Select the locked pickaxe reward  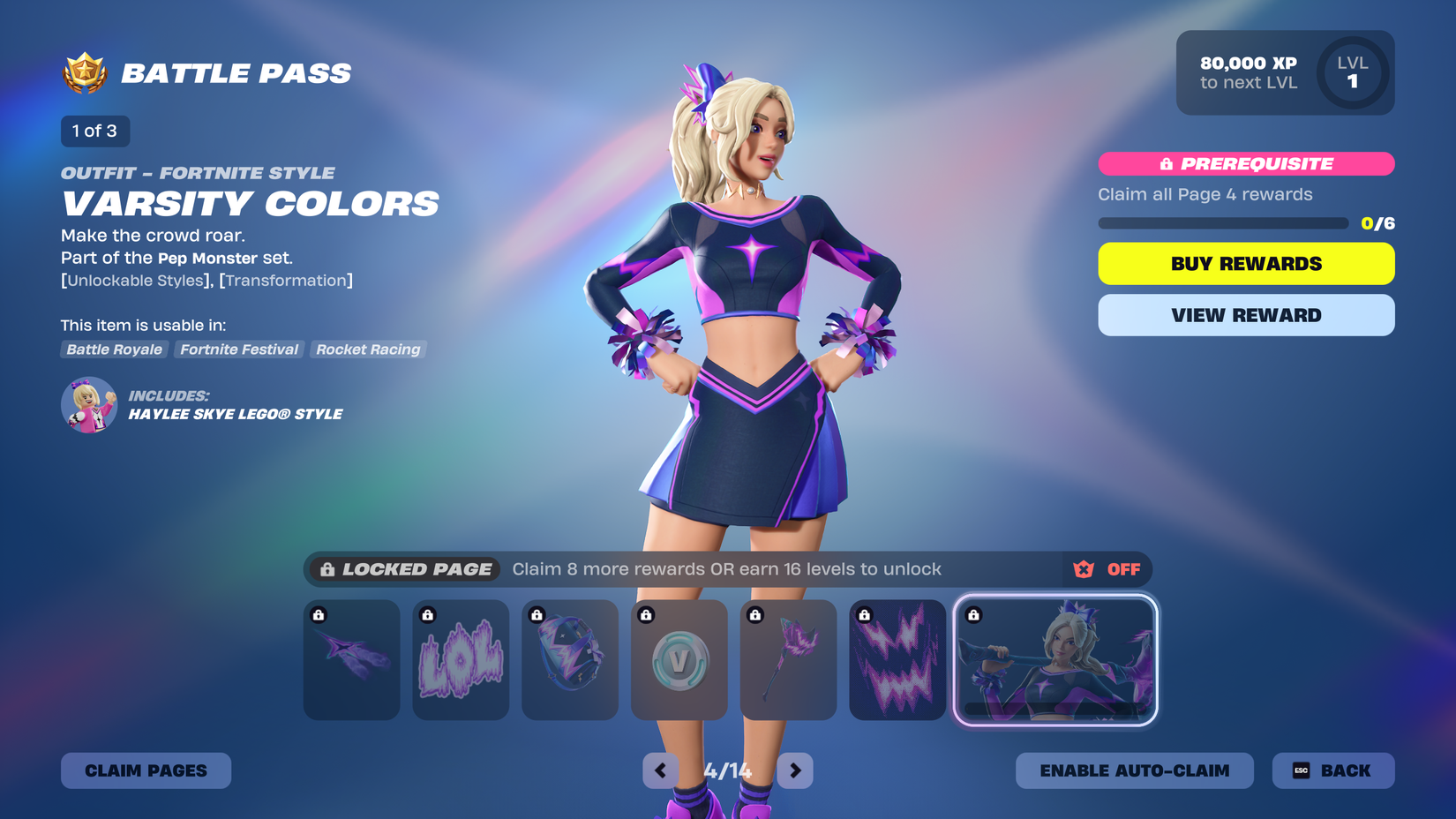pos(788,659)
